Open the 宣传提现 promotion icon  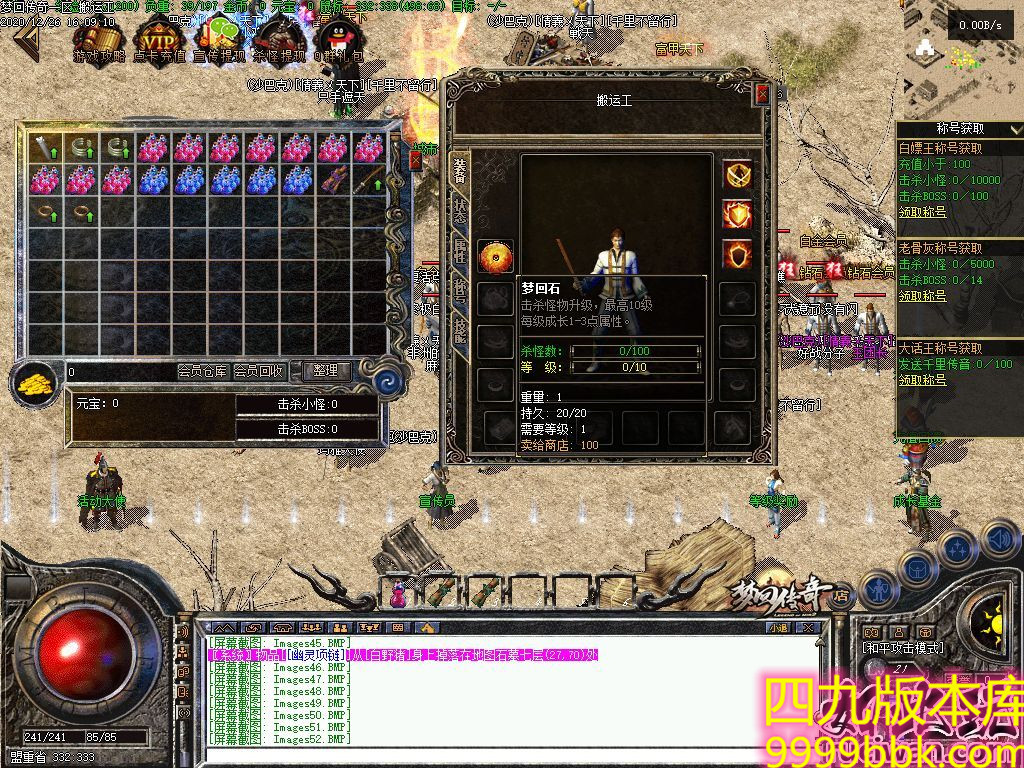(219, 43)
